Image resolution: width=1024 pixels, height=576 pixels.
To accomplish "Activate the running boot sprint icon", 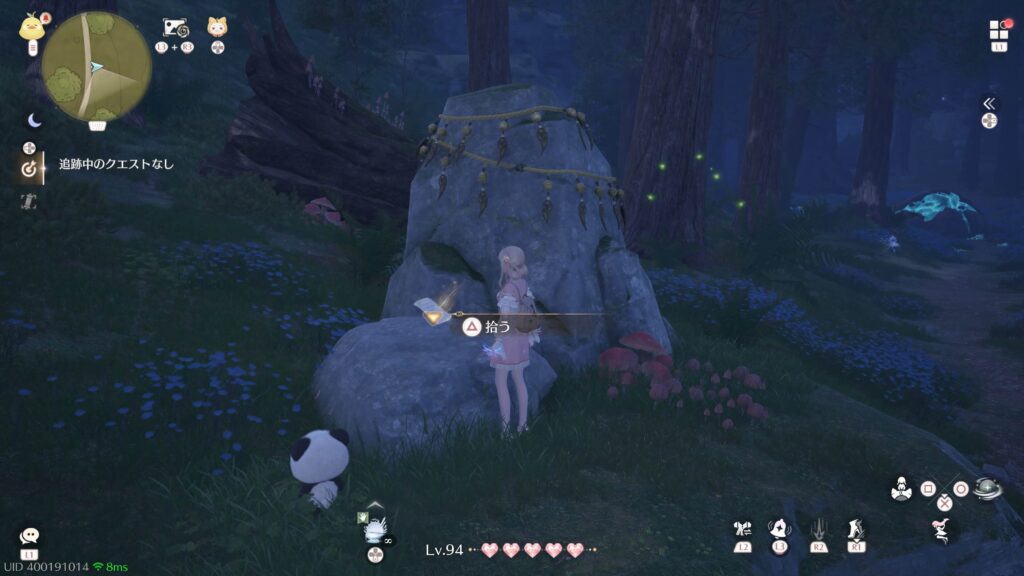I will [x=856, y=529].
